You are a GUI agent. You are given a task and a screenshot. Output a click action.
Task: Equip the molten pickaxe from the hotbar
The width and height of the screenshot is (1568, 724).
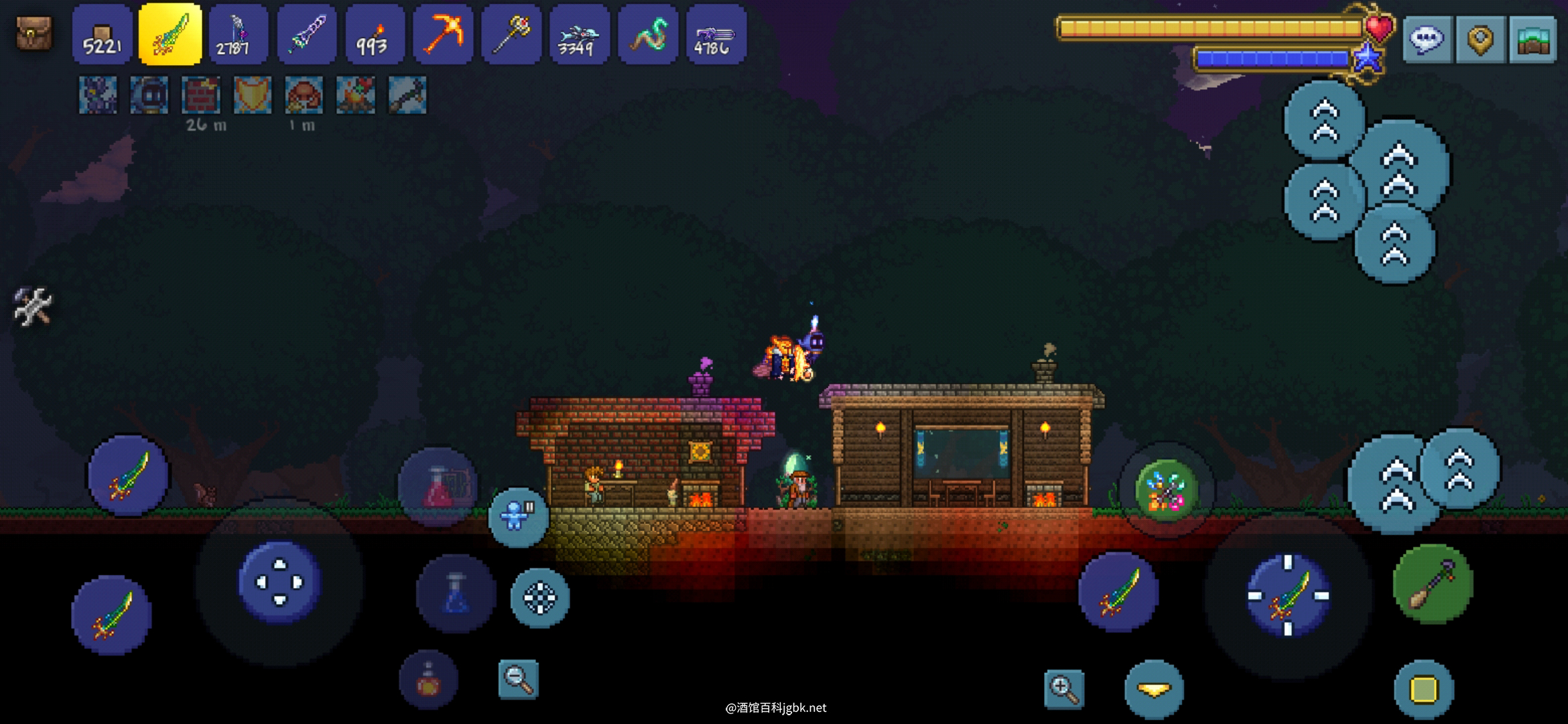point(442,35)
